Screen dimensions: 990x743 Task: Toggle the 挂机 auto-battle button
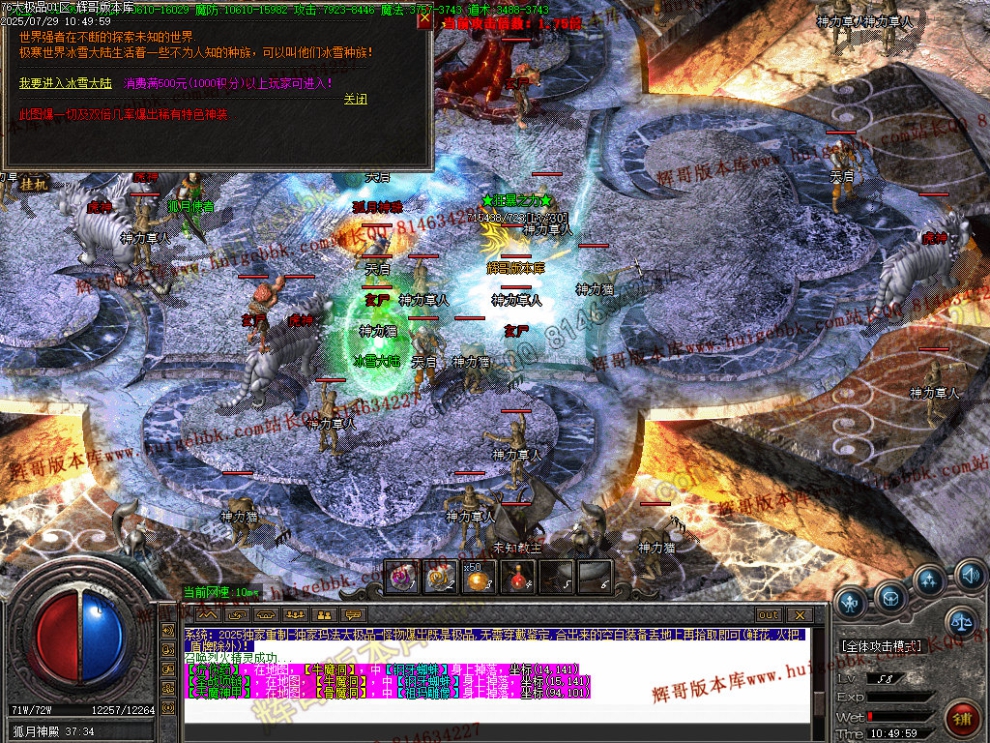point(33,184)
